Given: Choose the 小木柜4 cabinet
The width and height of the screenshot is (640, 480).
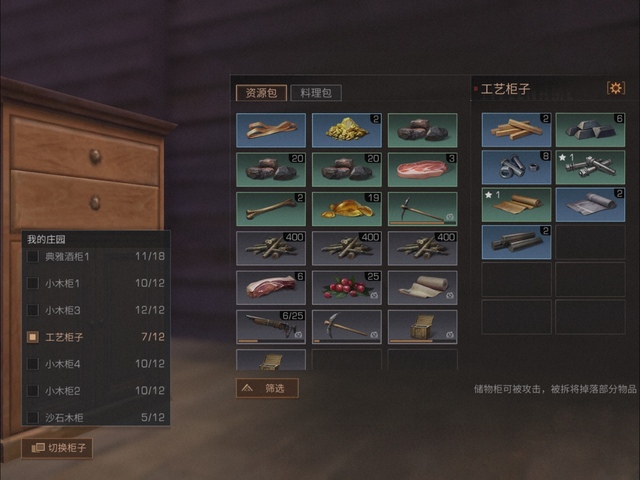Looking at the screenshot, I should click(97, 364).
